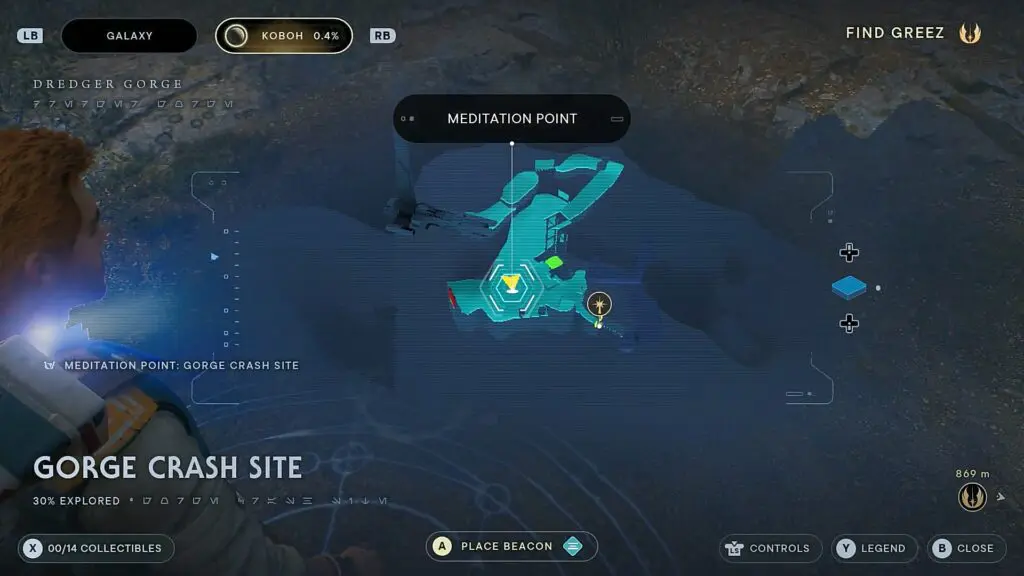Place a beacon on the map
This screenshot has width=1024, height=576.
coord(511,546)
